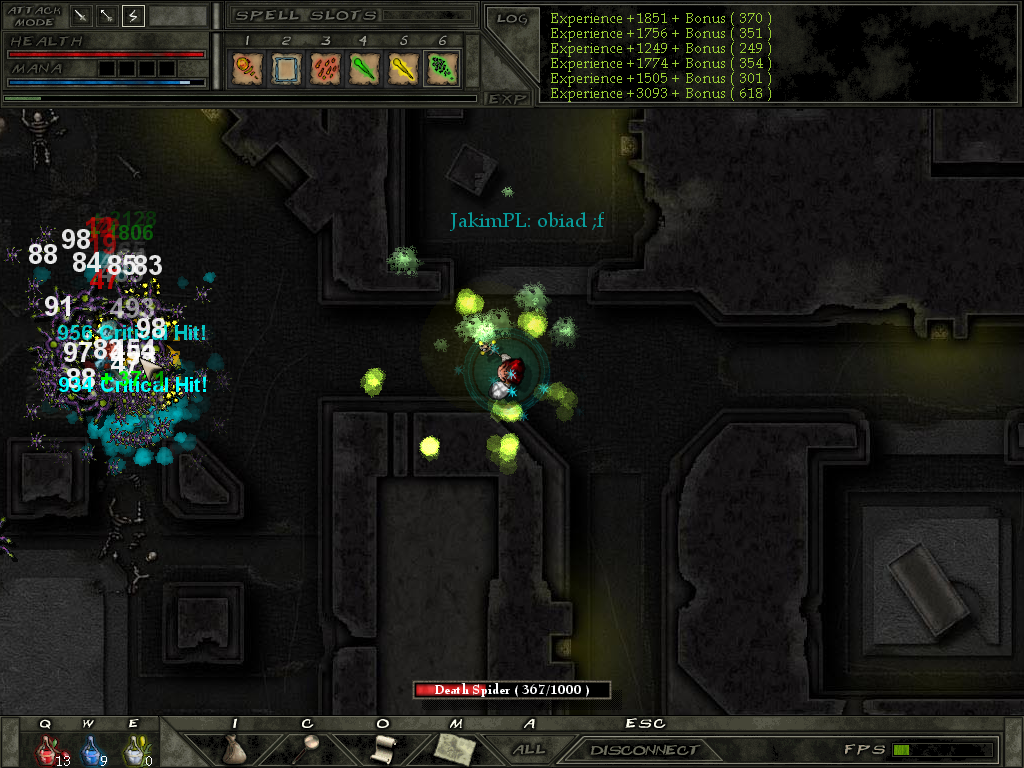1024x768 pixels.
Task: Use the yellow-green potion
Action: tap(133, 749)
